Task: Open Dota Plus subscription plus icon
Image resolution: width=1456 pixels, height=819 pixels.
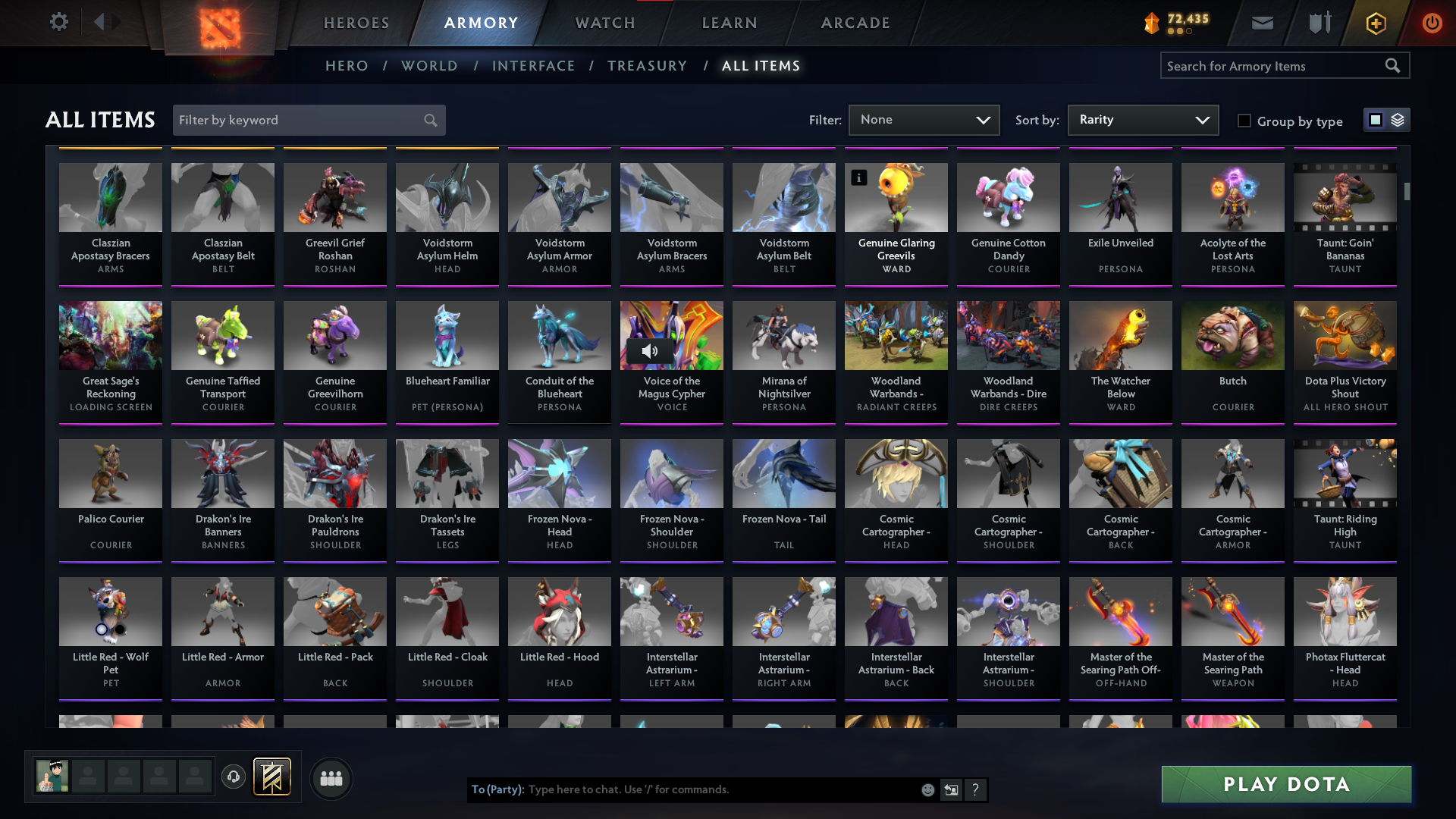Action: click(1375, 23)
